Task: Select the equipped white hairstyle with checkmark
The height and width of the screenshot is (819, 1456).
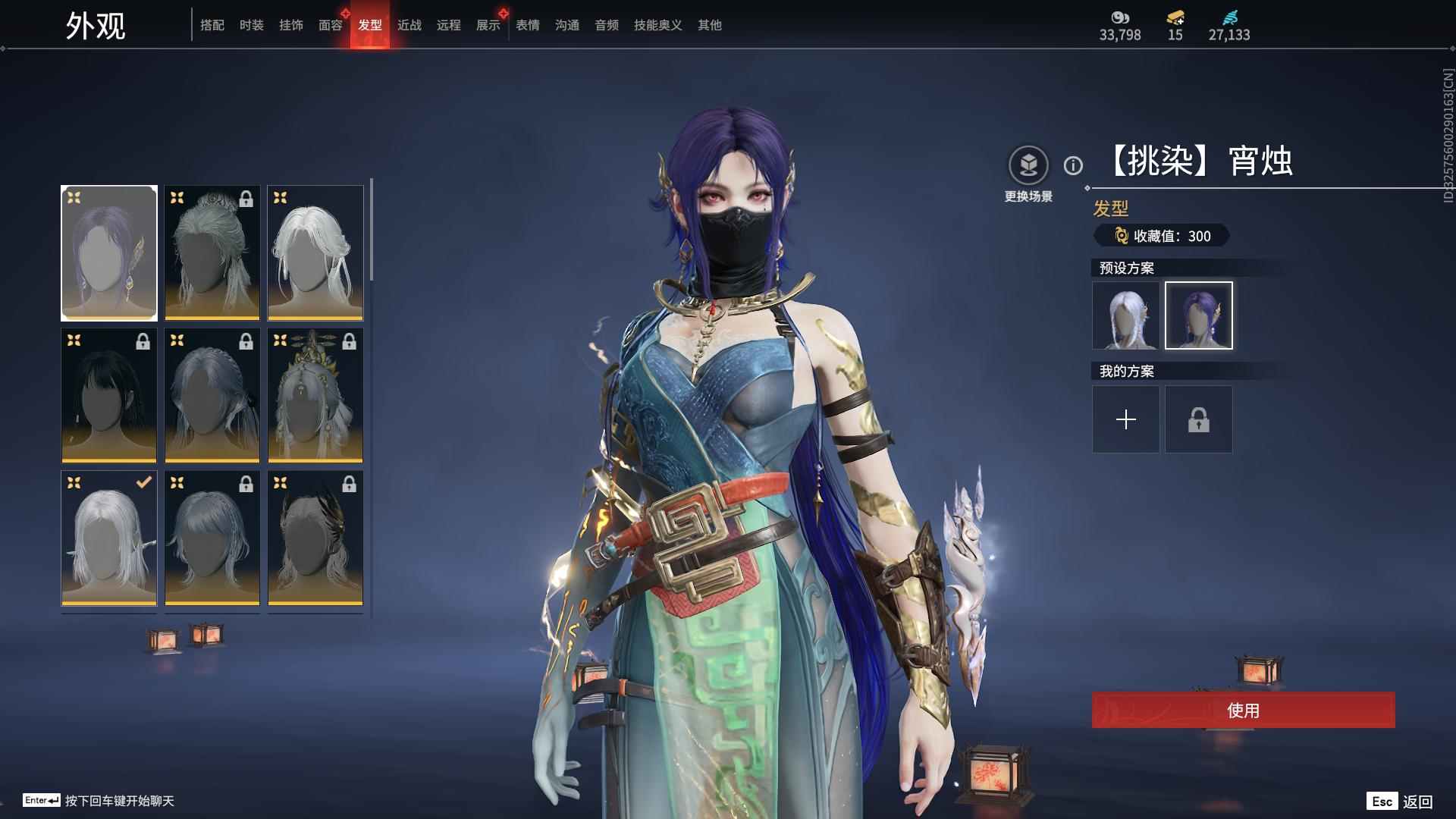Action: click(x=109, y=538)
